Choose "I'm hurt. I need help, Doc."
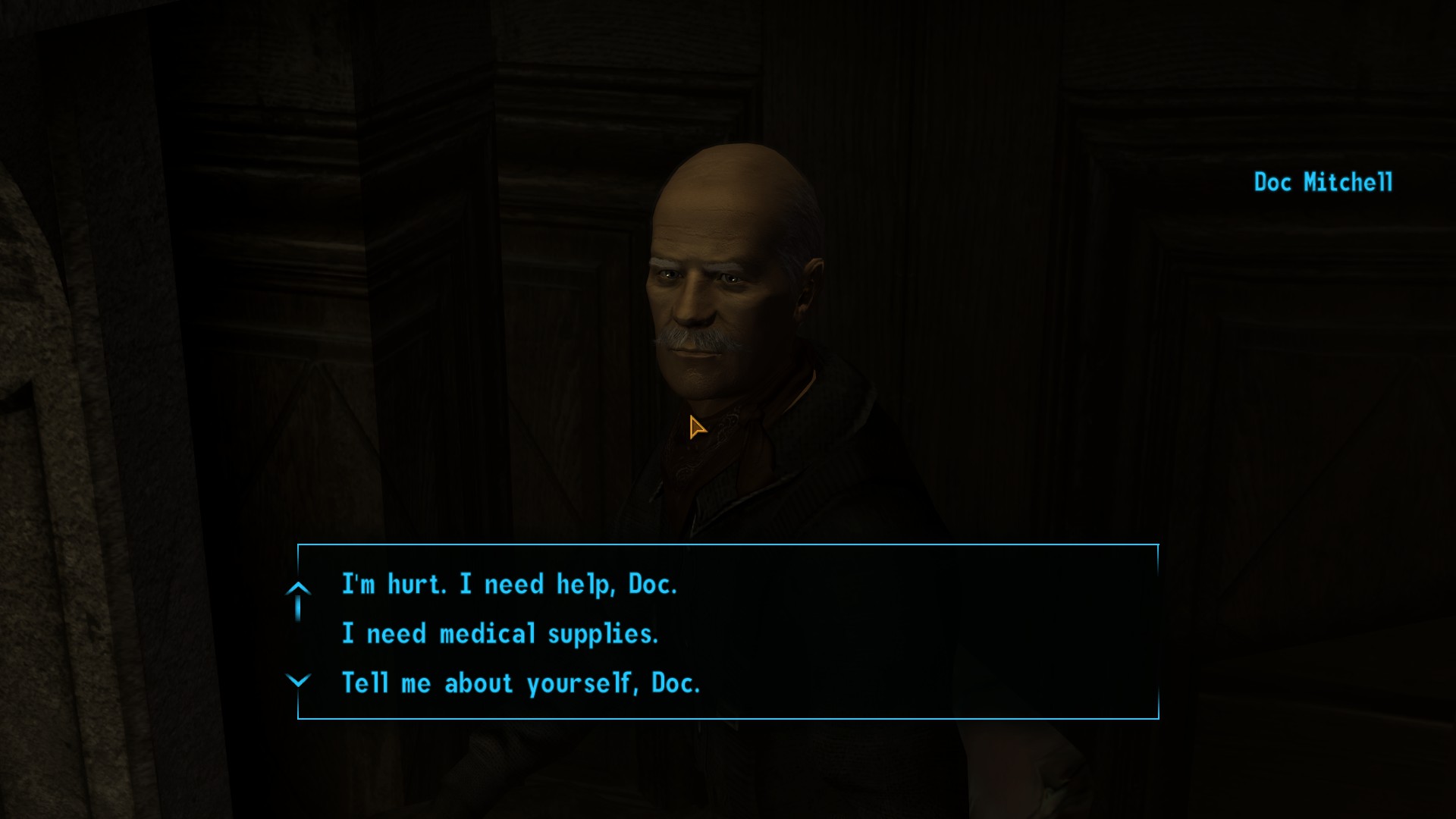 pyautogui.click(x=509, y=585)
